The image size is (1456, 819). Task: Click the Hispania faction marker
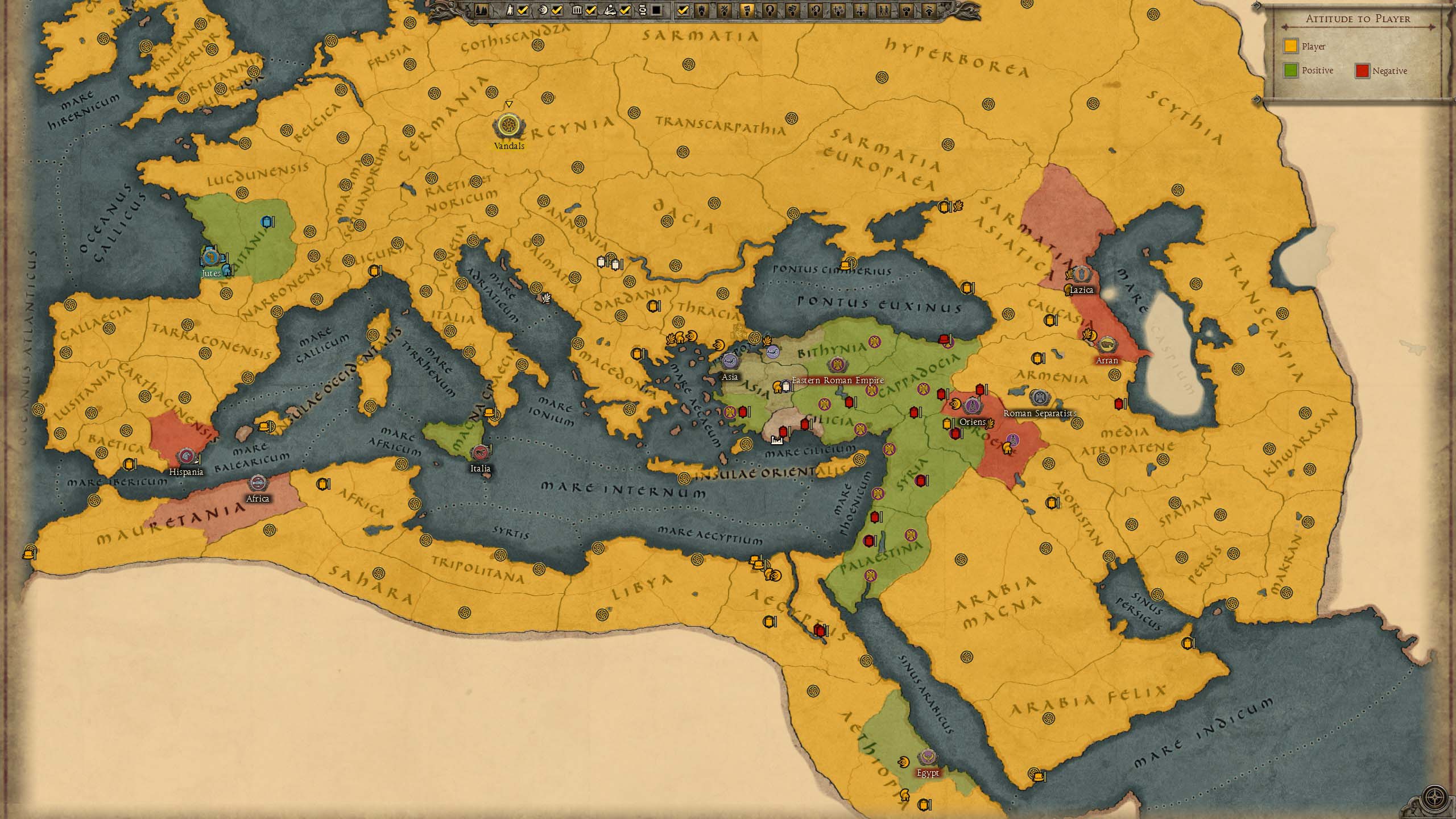point(186,456)
